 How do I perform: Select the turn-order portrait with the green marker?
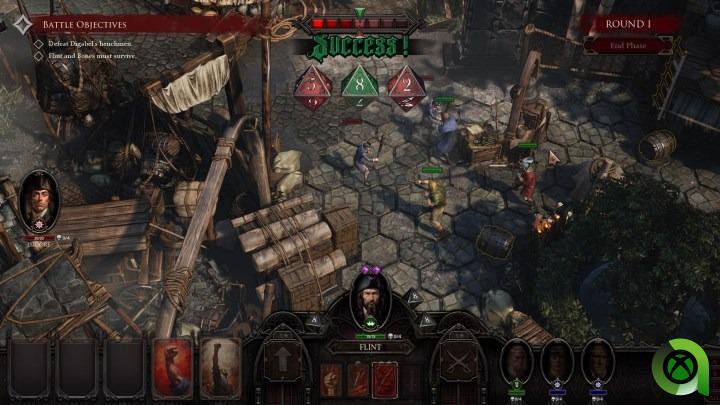point(516,362)
